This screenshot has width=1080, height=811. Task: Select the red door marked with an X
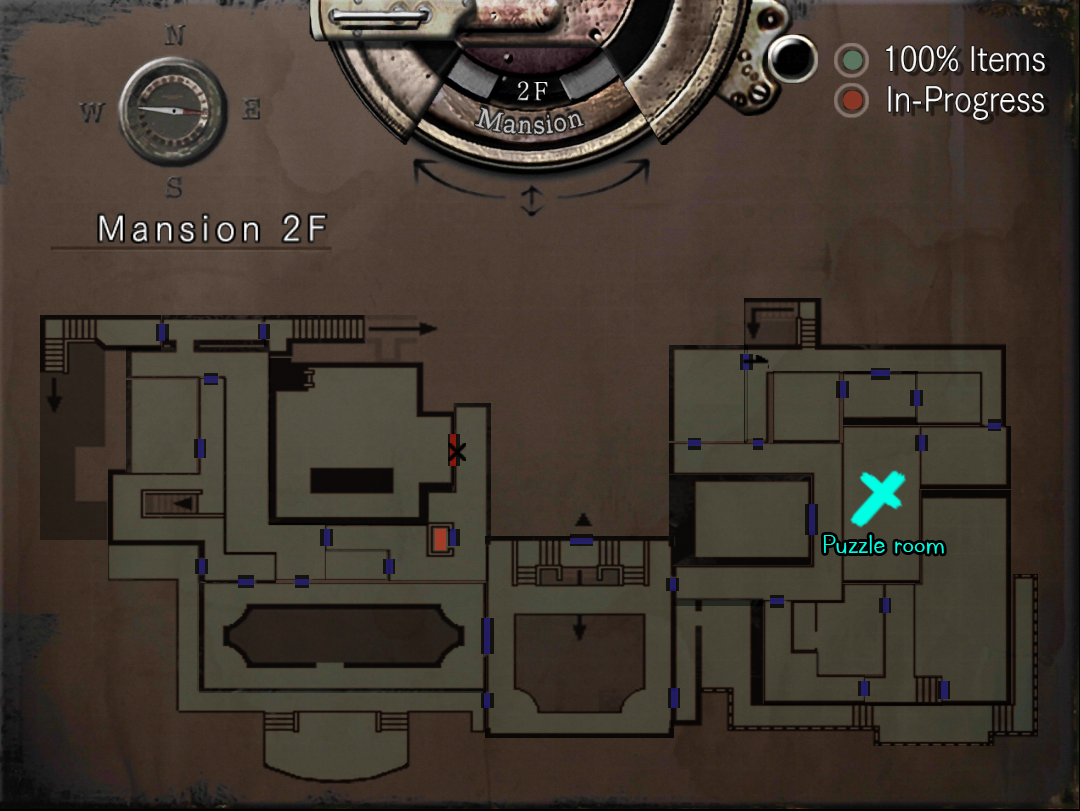(x=456, y=451)
